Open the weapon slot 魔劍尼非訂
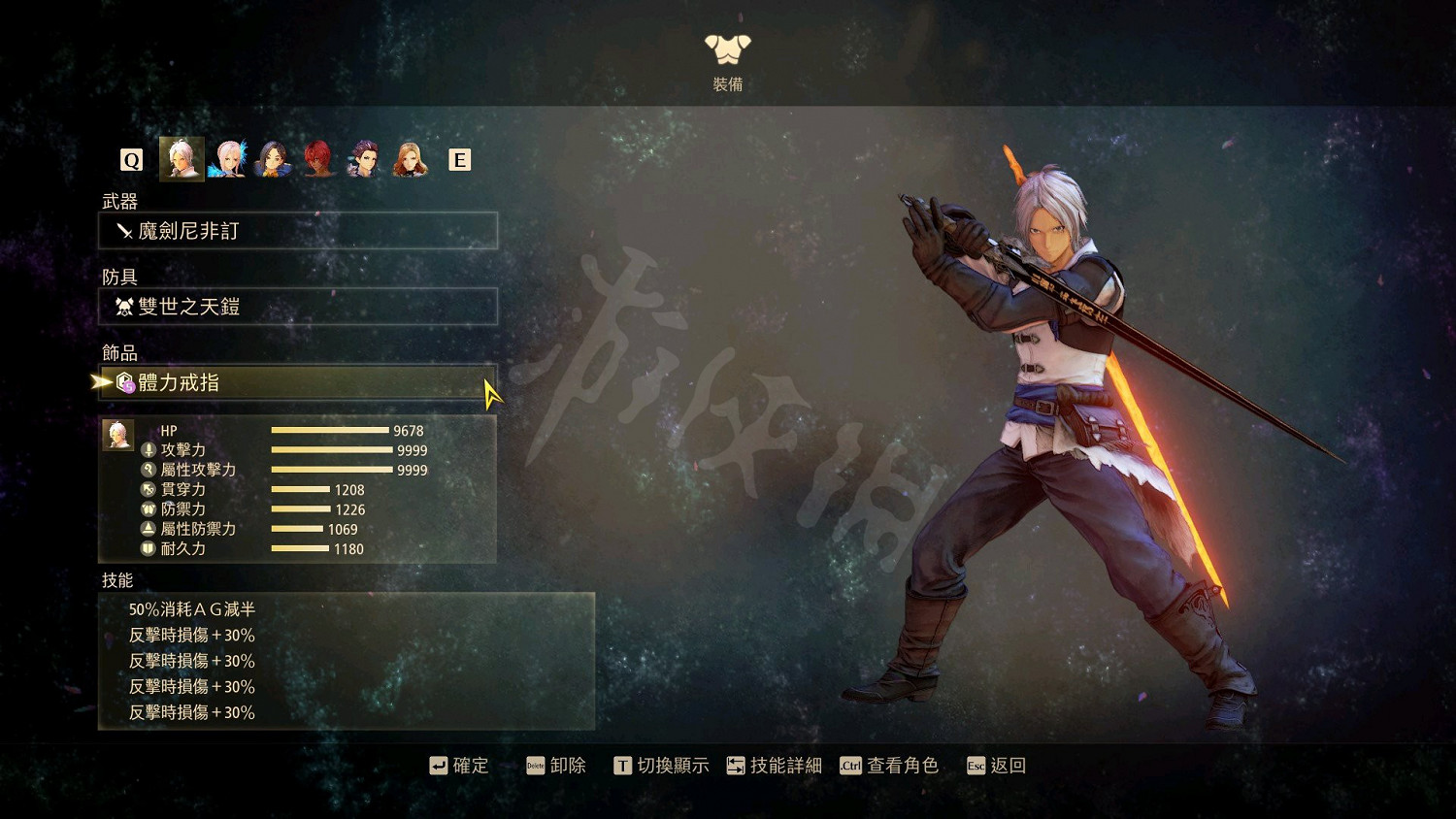 point(298,231)
